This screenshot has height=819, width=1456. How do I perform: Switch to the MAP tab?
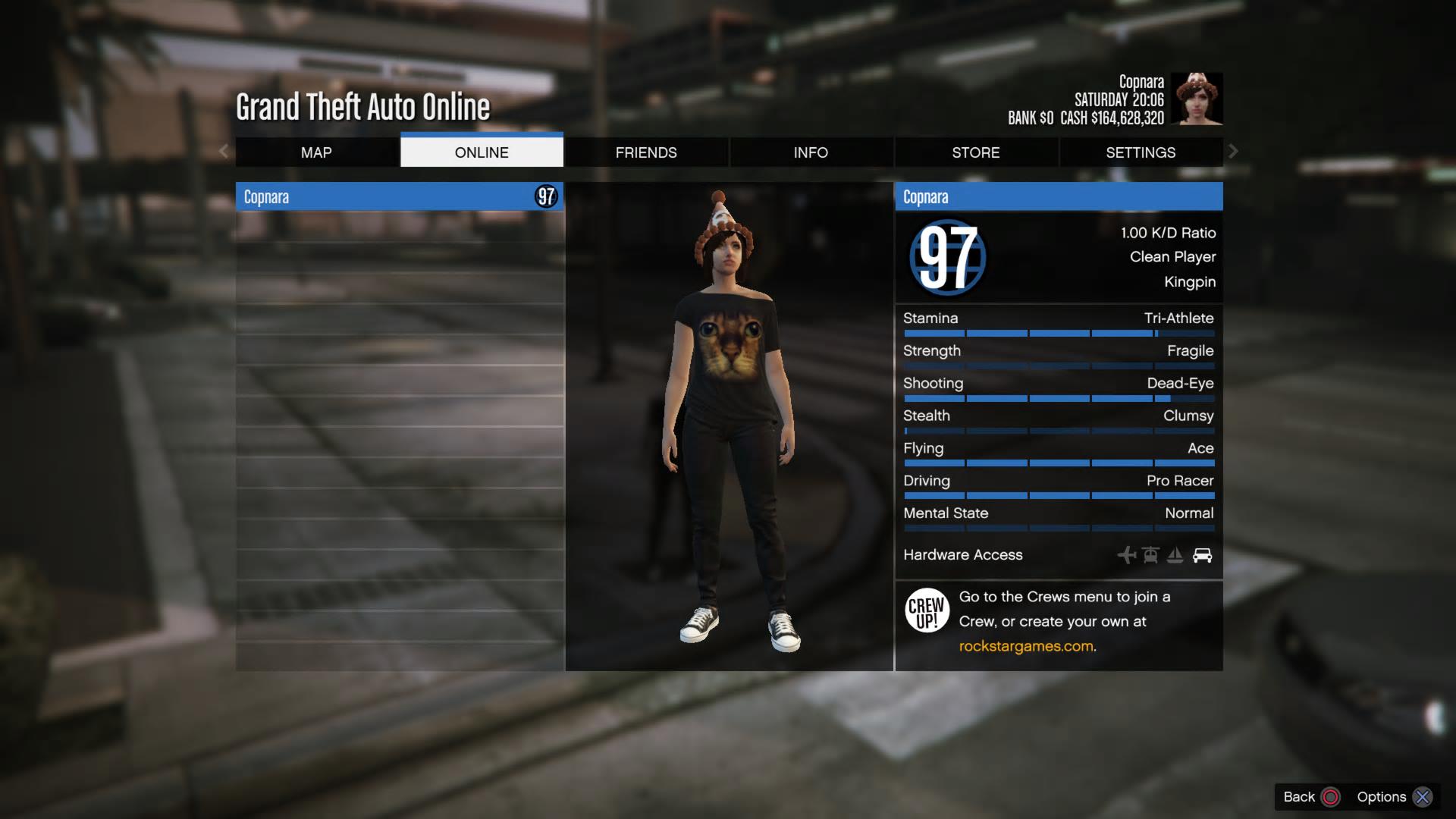(x=316, y=152)
